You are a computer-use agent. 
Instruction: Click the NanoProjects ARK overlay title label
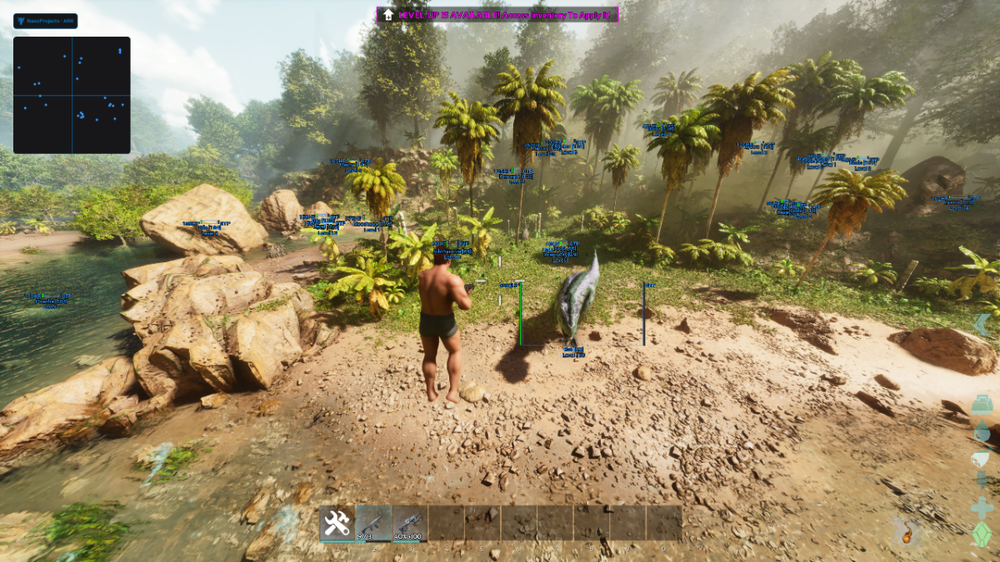(45, 20)
